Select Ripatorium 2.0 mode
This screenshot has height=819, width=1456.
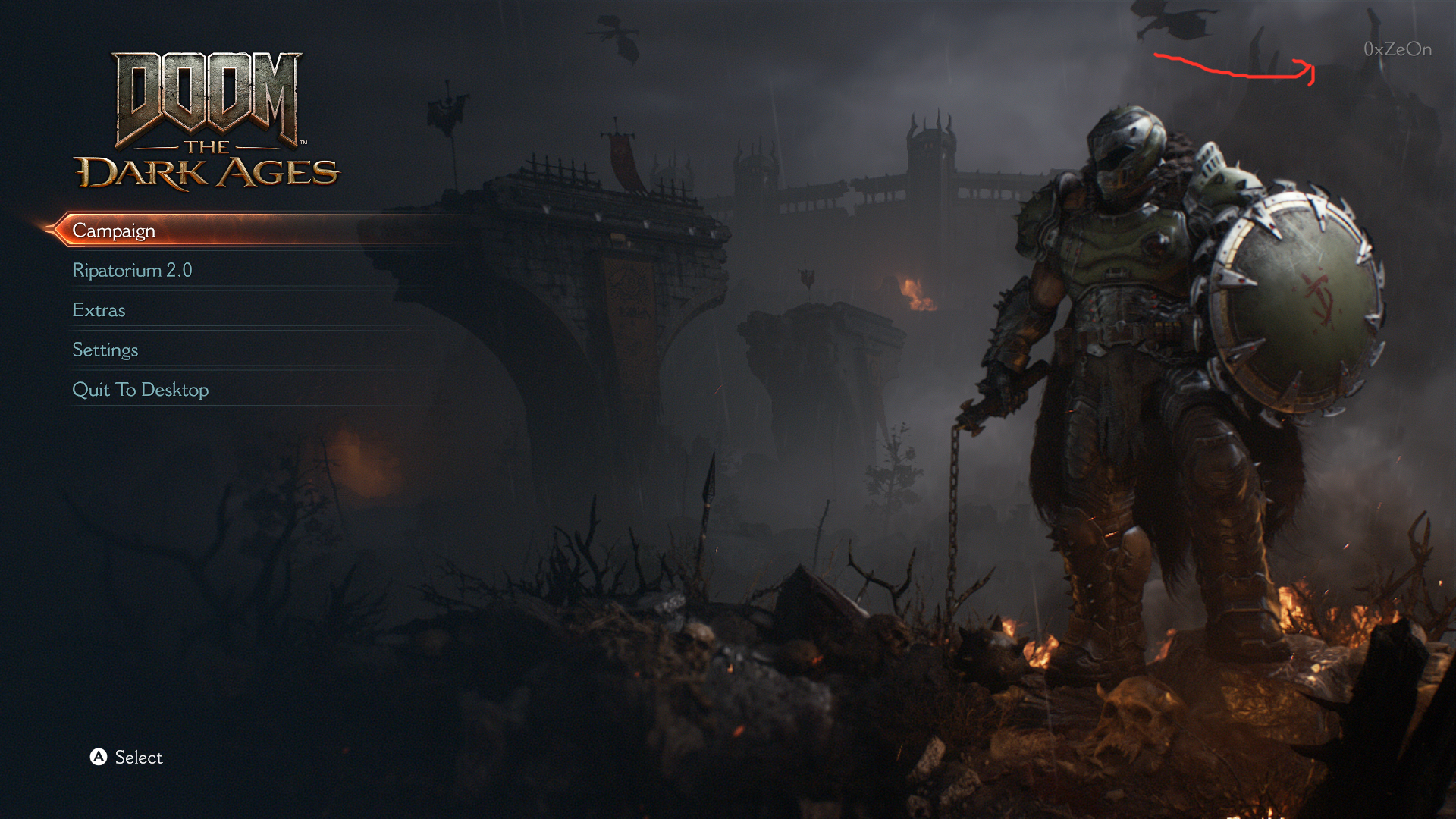click(x=132, y=271)
